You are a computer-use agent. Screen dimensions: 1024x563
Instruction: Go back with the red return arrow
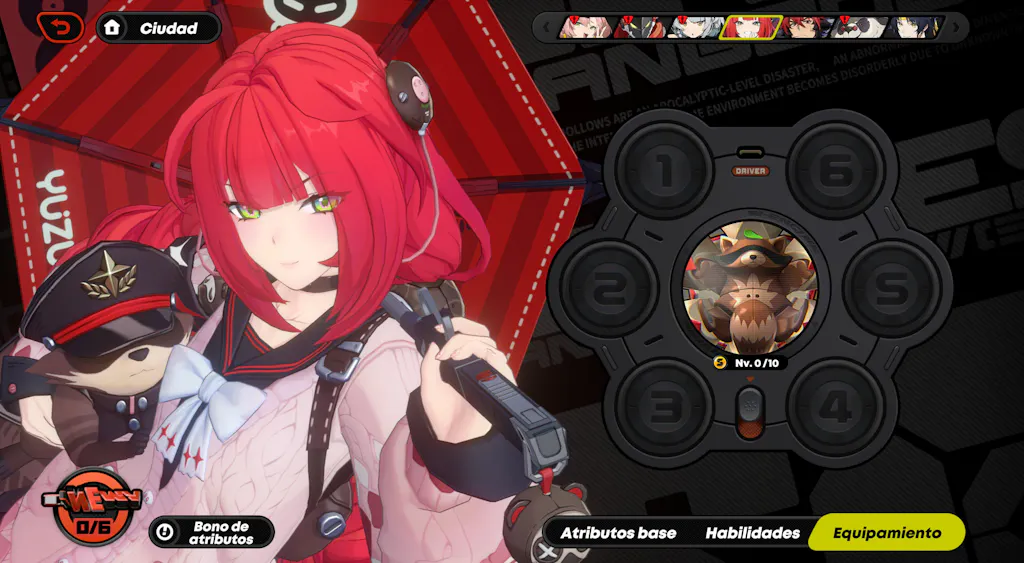[x=60, y=27]
